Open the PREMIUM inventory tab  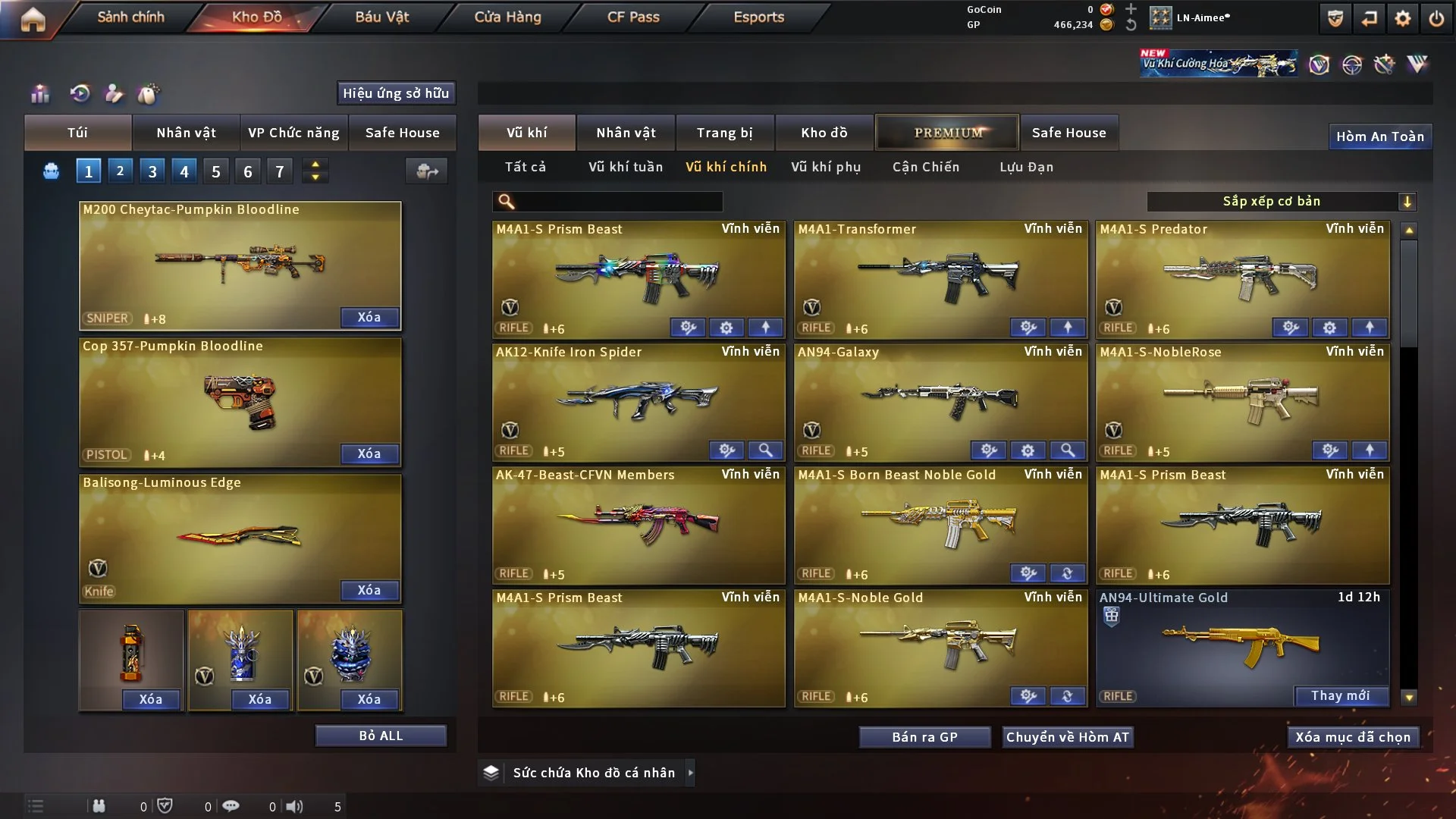(947, 133)
